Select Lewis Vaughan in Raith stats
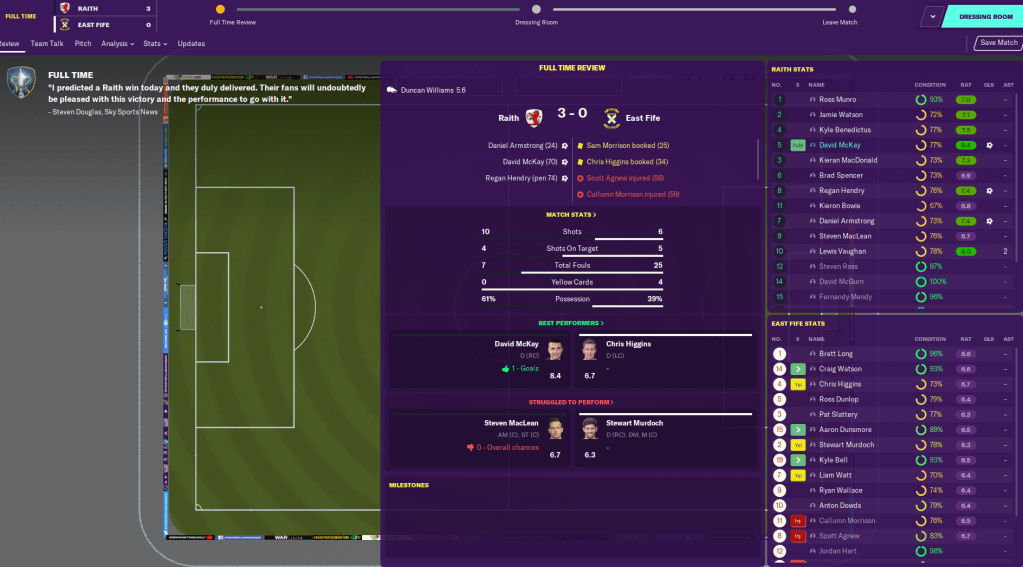This screenshot has height=567, width=1023. click(843, 251)
